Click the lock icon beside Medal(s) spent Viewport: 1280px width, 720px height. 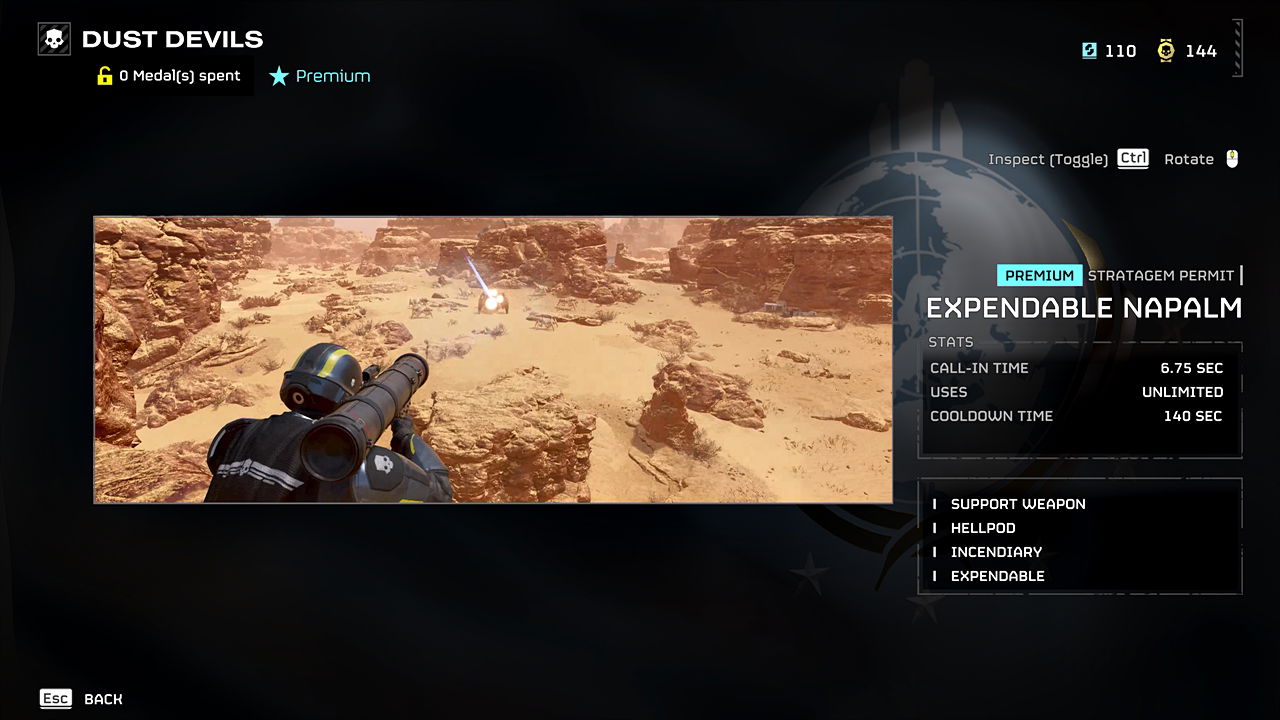point(104,75)
